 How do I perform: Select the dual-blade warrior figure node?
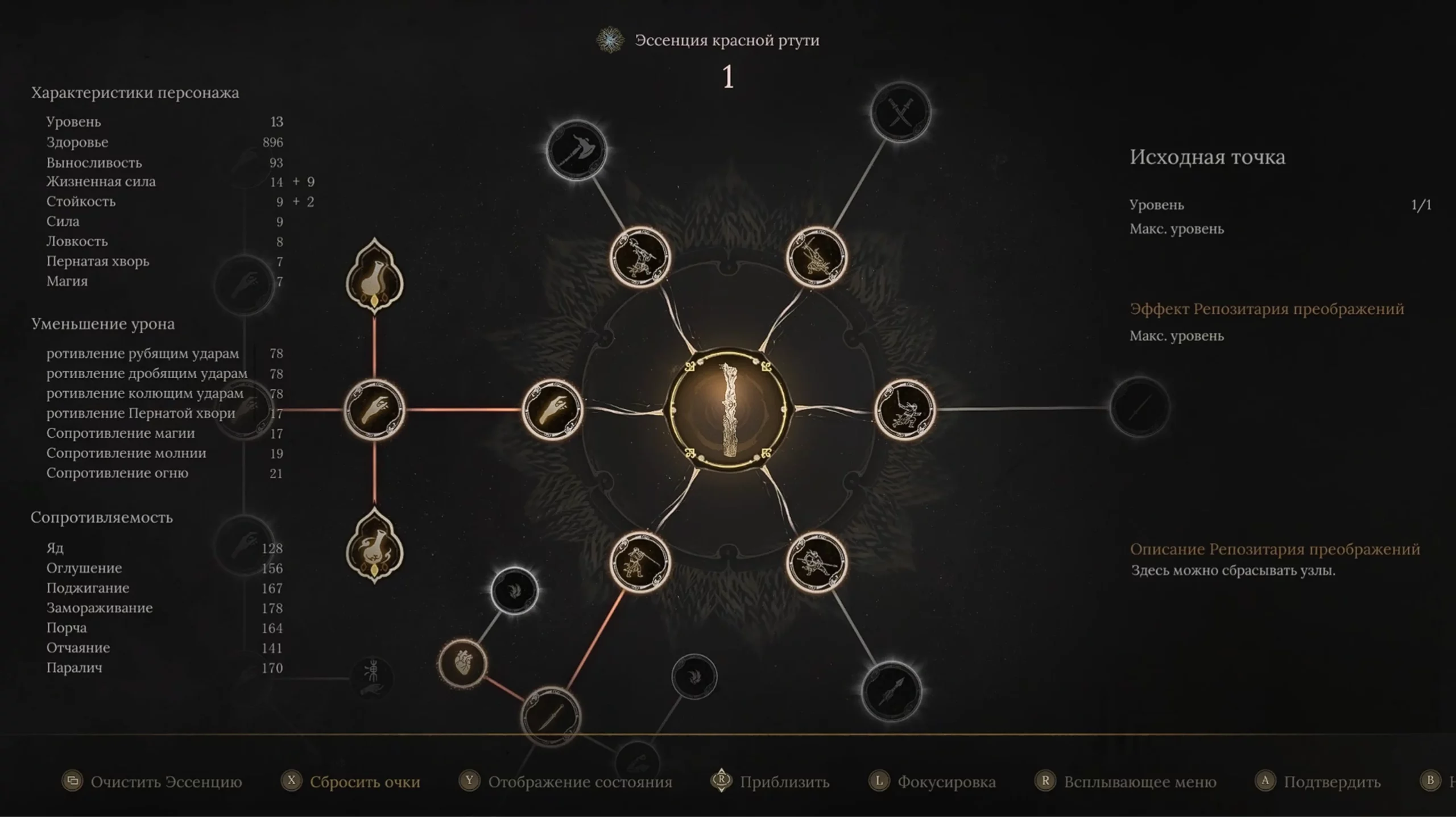817,257
